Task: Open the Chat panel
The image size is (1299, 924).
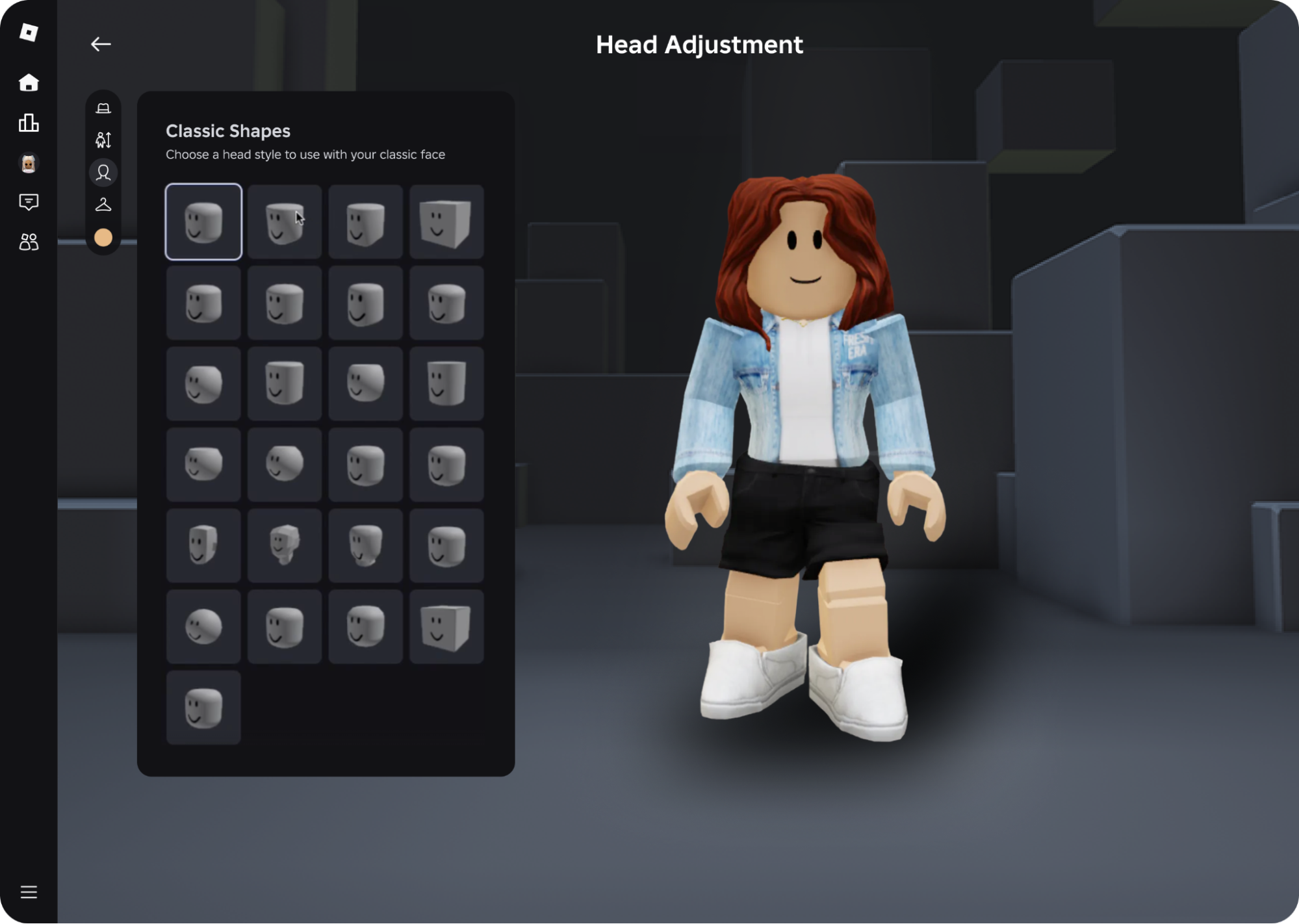Action: click(29, 202)
